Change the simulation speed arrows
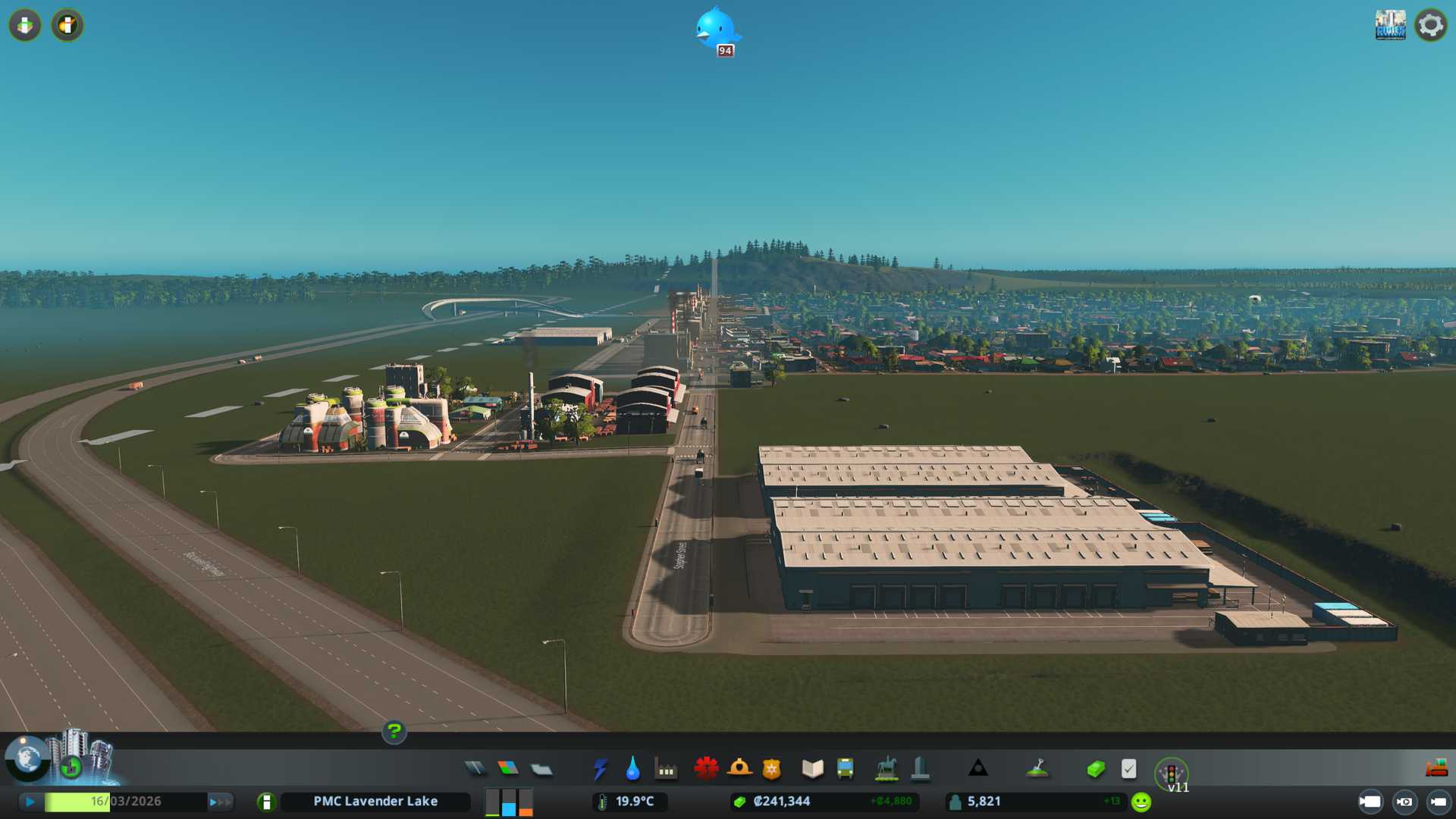1456x819 pixels. coord(220,802)
